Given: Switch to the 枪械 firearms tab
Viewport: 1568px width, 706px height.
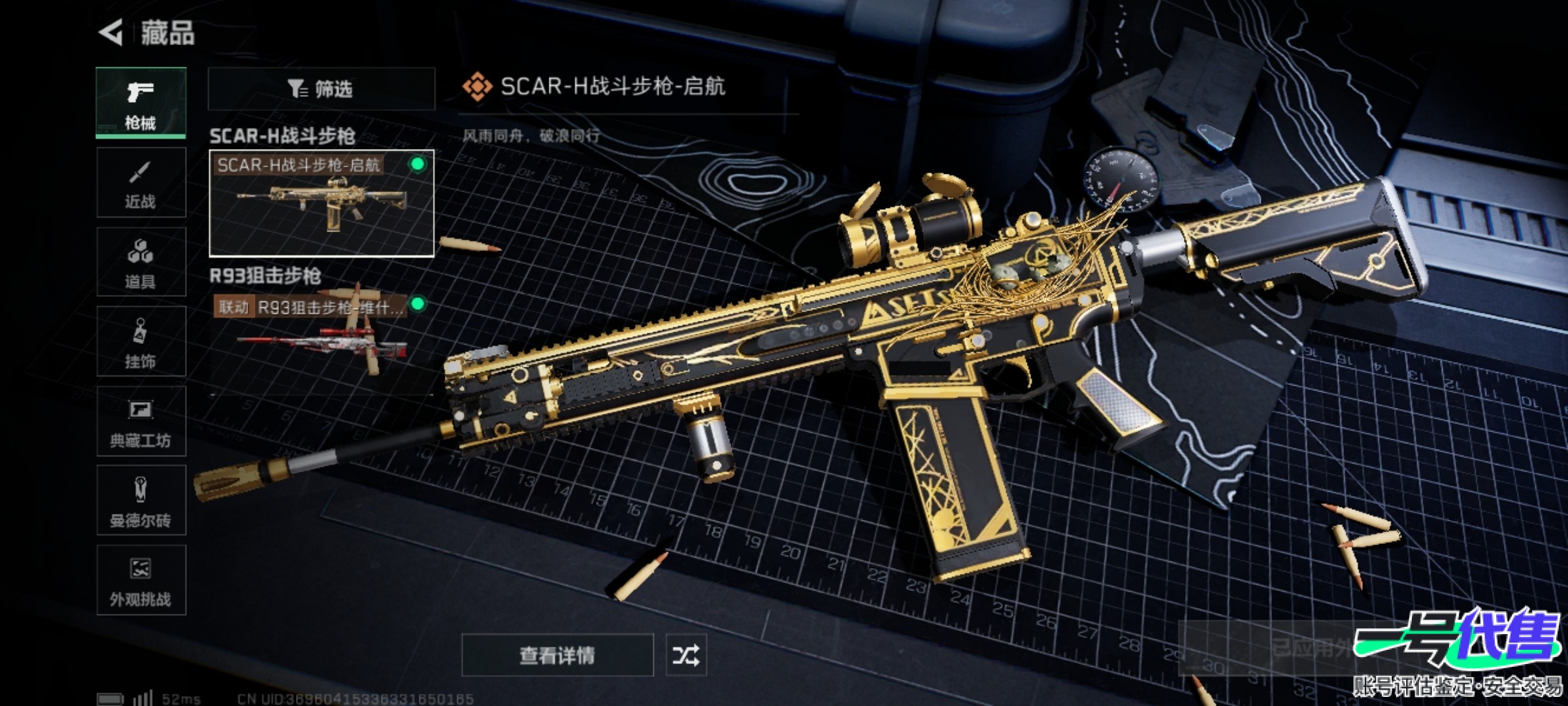Looking at the screenshot, I should point(140,103).
